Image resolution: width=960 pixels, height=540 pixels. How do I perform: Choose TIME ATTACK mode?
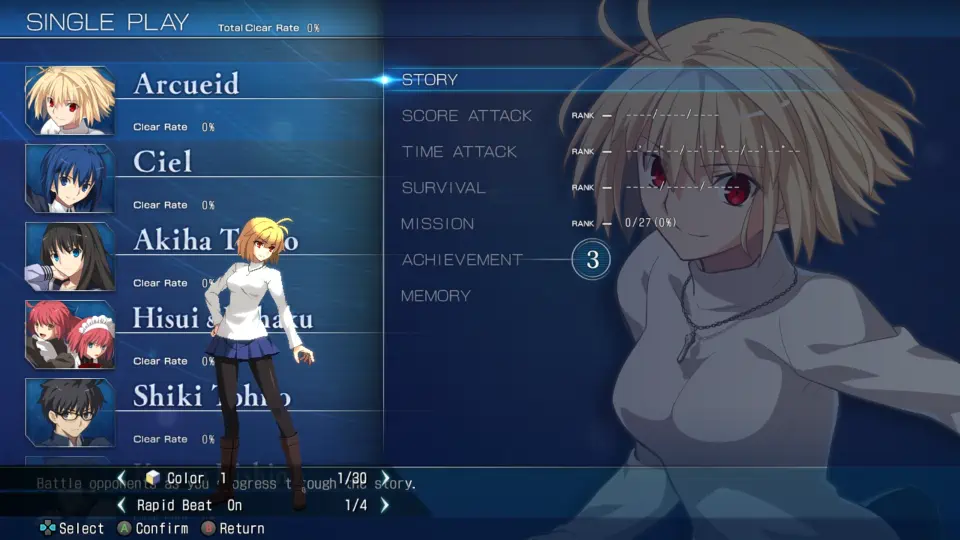click(x=459, y=152)
